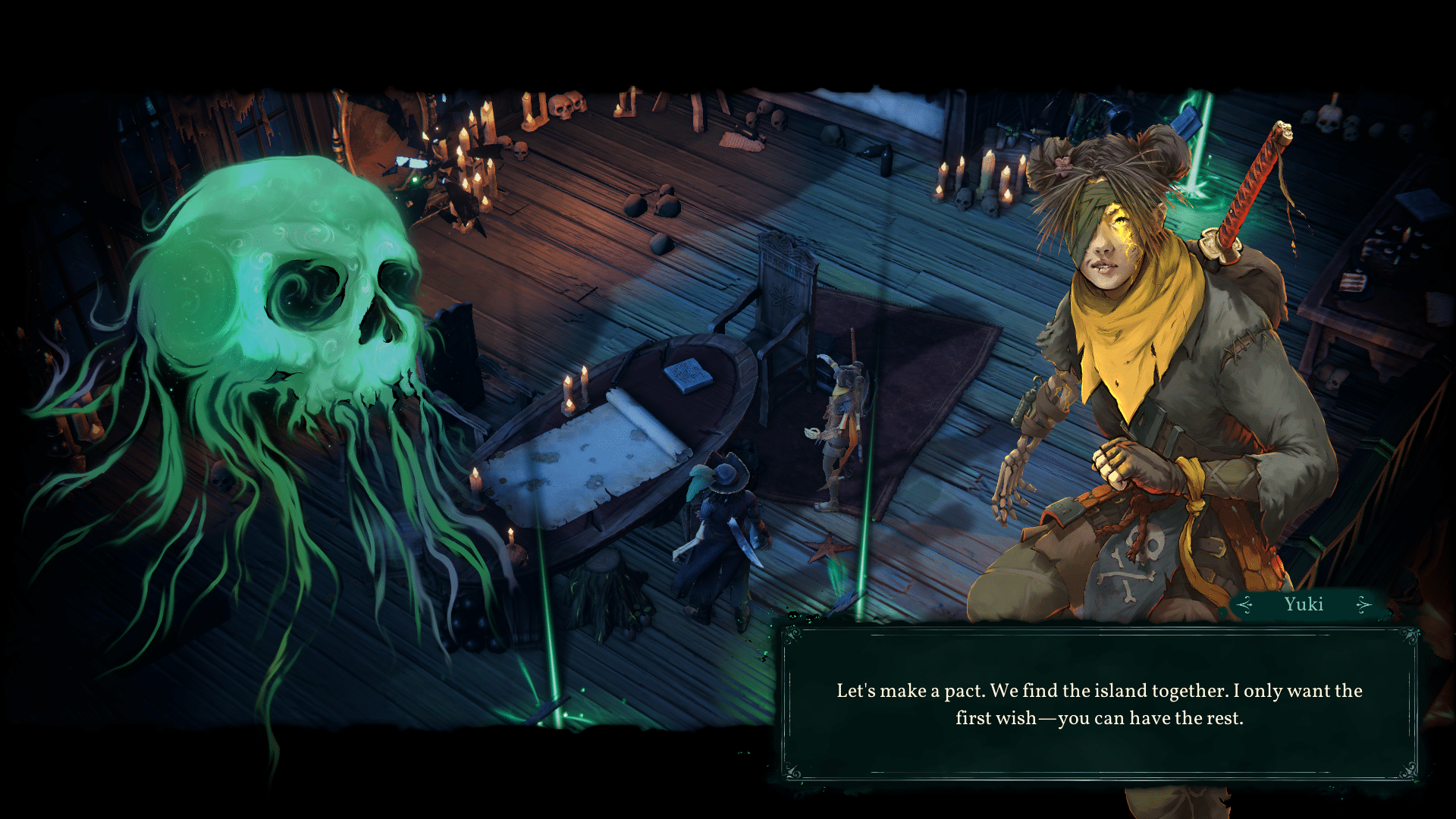Click the right ornamental arrow beside Yuki's name
Viewport: 1456px width, 819px height.
[x=1362, y=604]
